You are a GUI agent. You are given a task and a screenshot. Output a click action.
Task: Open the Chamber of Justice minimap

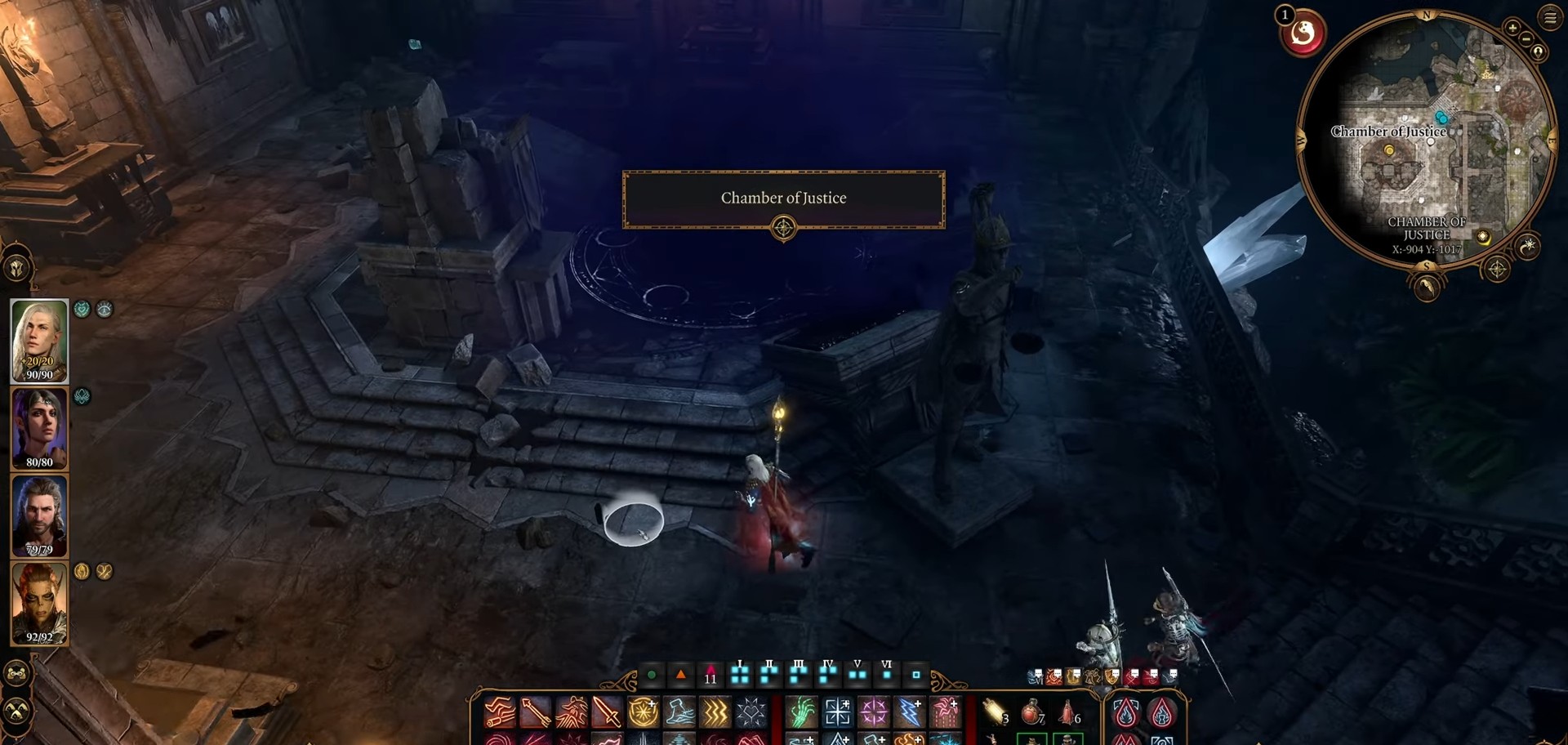point(1425,139)
